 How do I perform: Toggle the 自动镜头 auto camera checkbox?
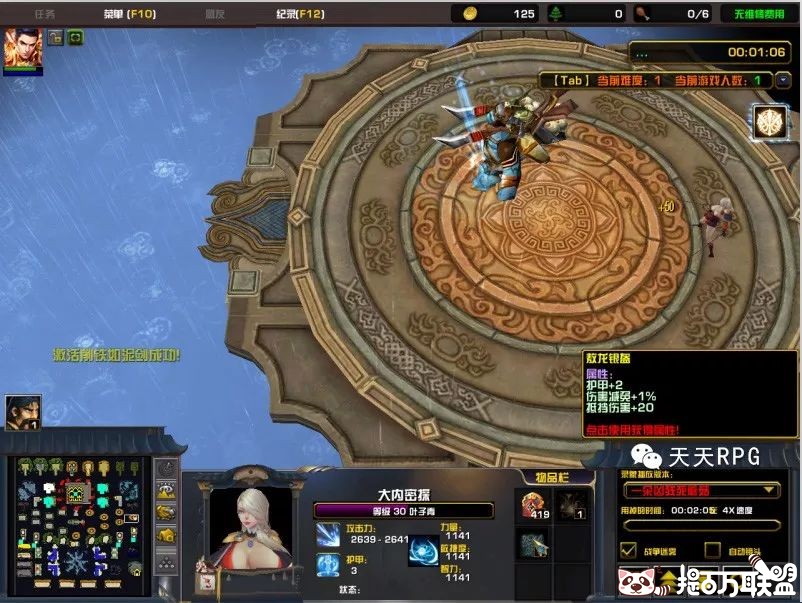point(712,550)
